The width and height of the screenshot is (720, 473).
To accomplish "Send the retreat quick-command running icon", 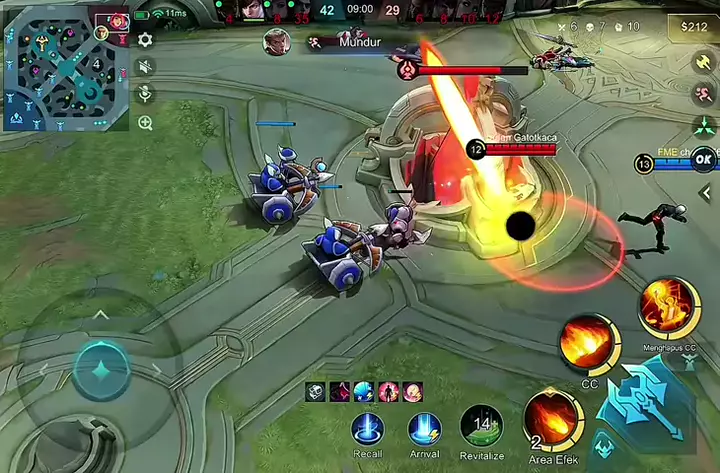I will coord(703,94).
